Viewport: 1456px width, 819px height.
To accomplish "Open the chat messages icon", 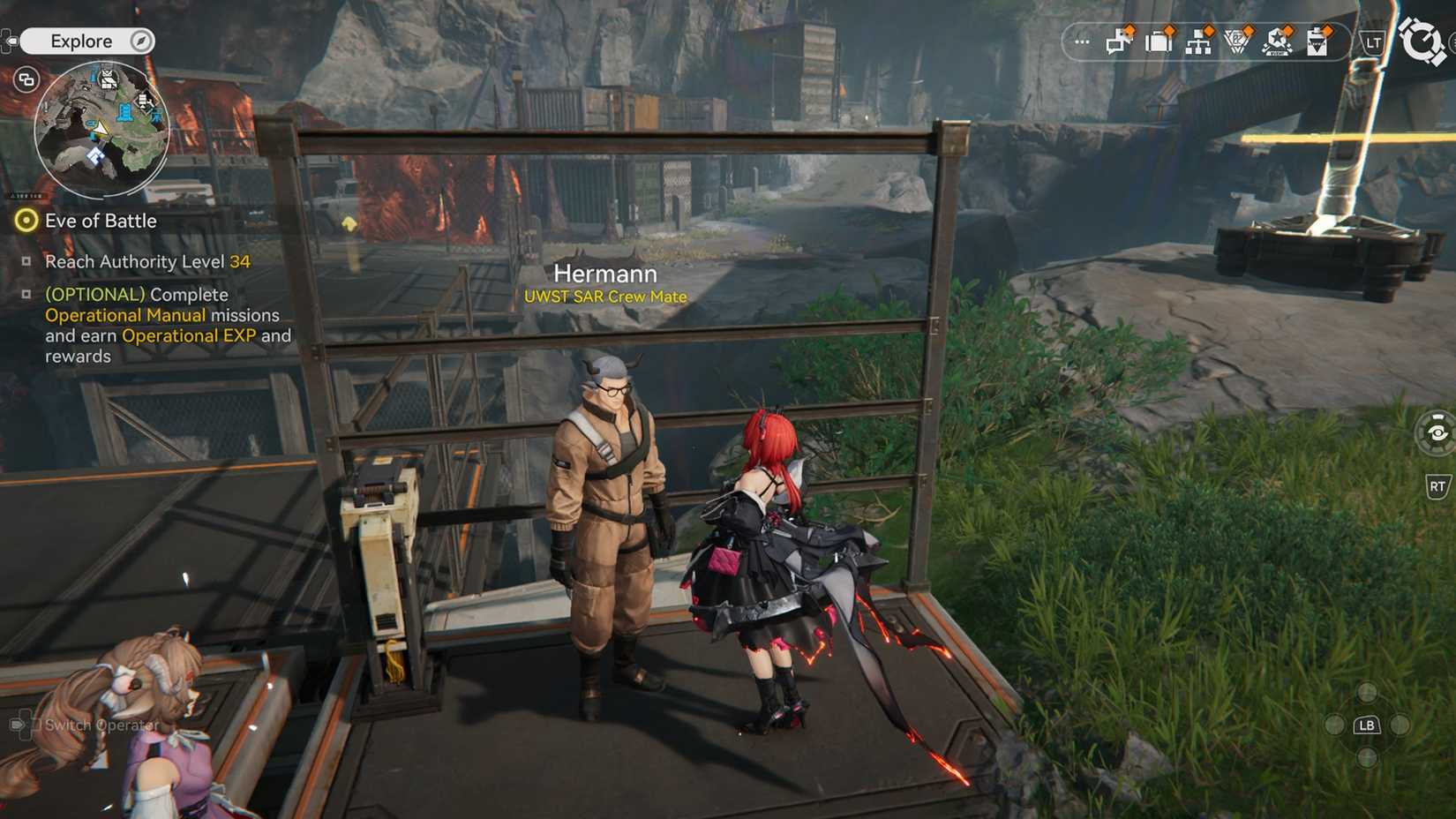I will tap(1117, 41).
